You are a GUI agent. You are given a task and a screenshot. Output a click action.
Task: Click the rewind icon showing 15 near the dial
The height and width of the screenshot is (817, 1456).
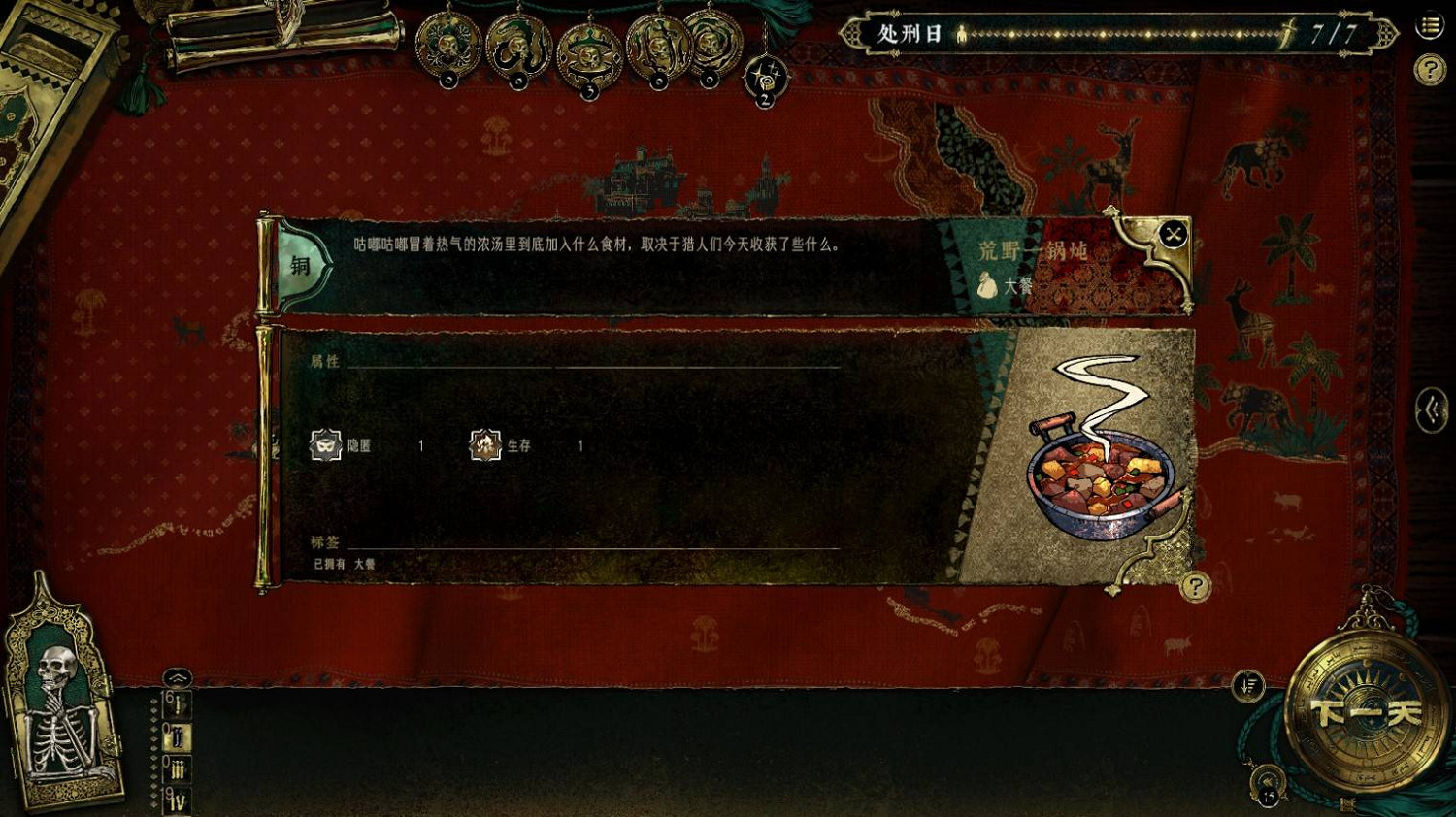pos(1269,782)
